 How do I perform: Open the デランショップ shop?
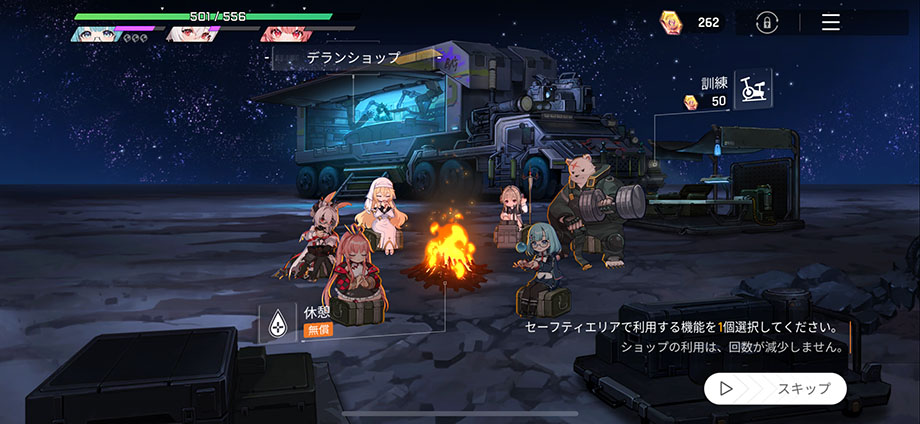click(352, 58)
